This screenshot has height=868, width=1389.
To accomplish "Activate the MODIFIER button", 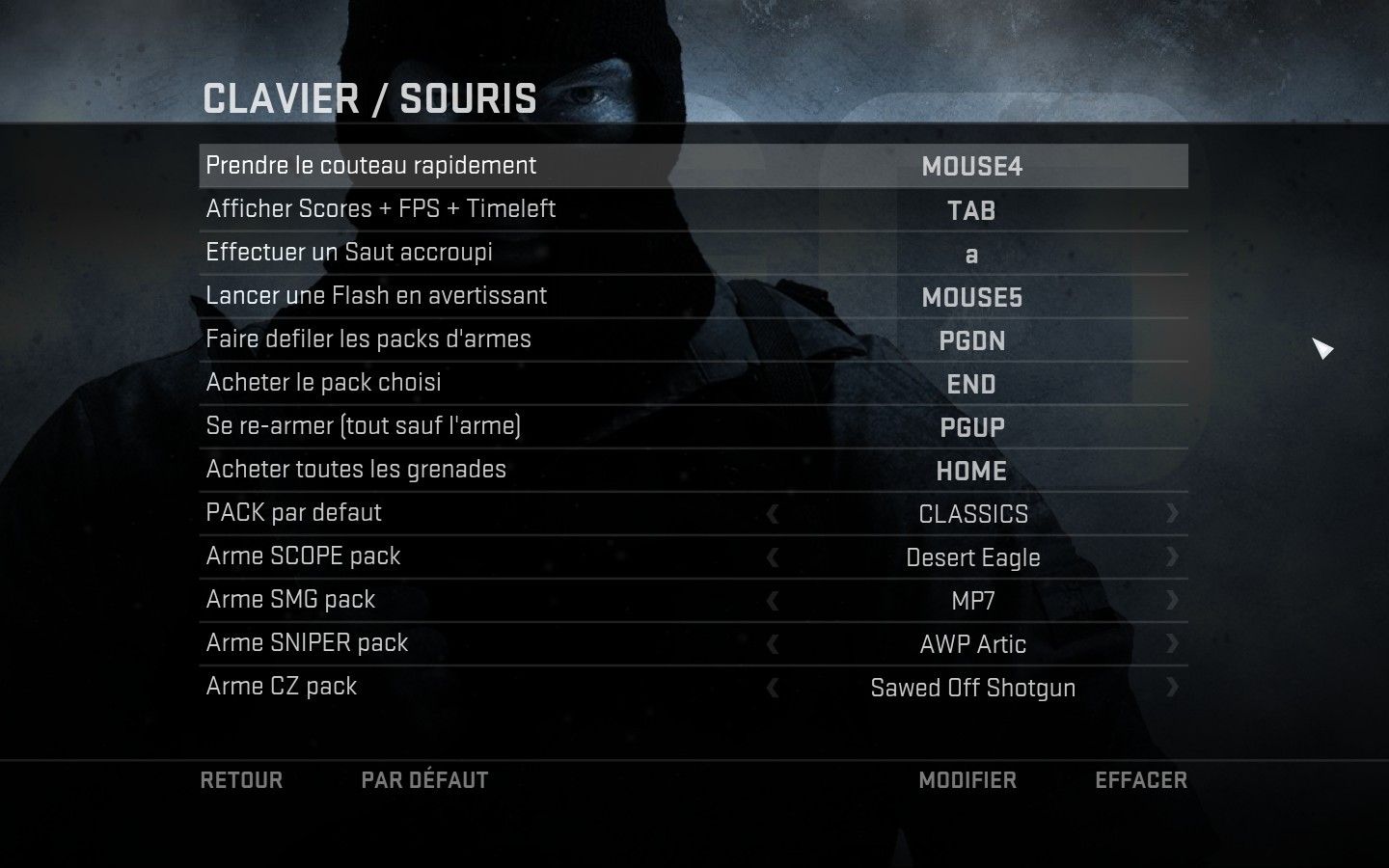I will pyautogui.click(x=967, y=780).
